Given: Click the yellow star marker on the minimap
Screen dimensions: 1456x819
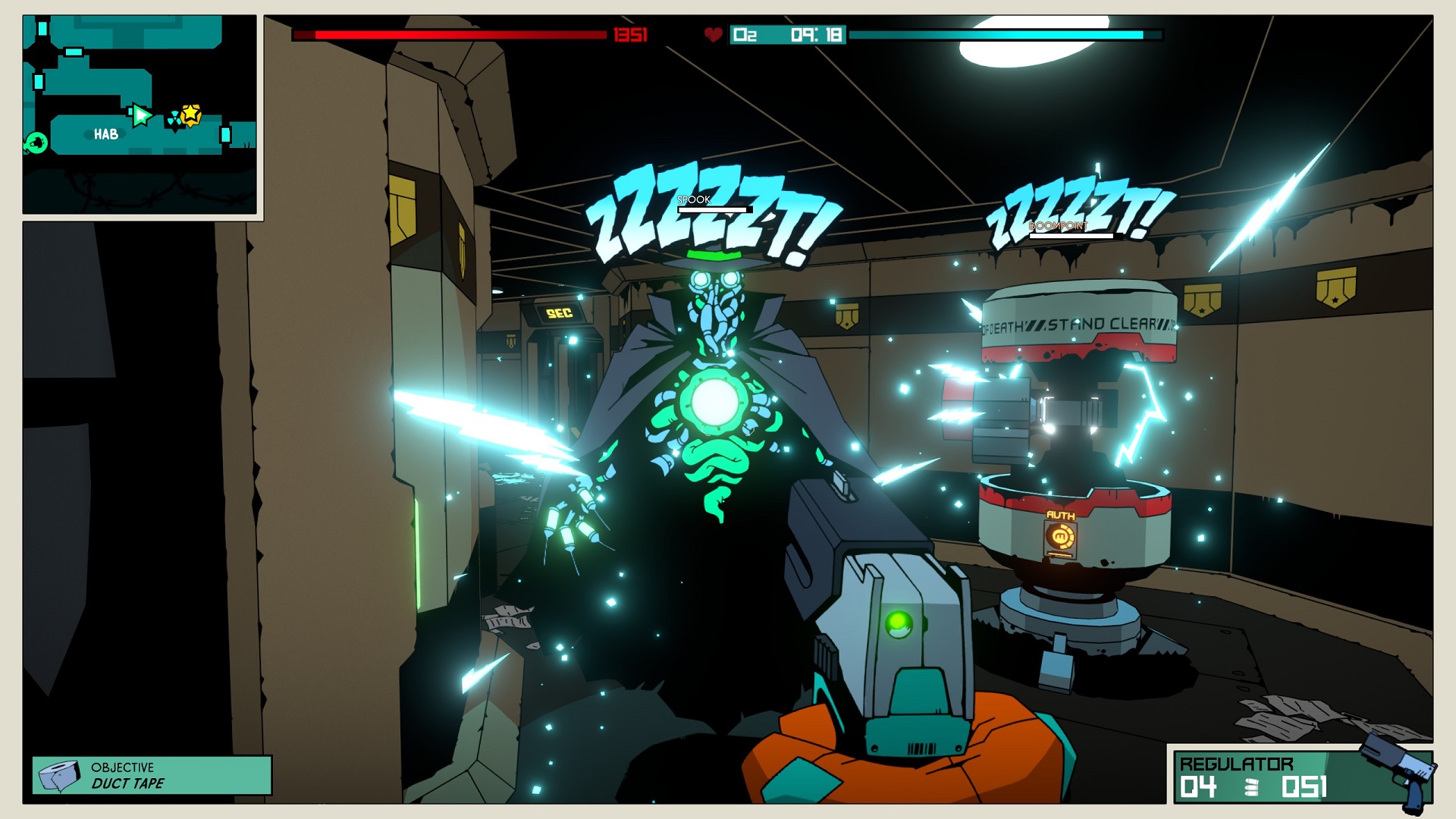Looking at the screenshot, I should (191, 114).
